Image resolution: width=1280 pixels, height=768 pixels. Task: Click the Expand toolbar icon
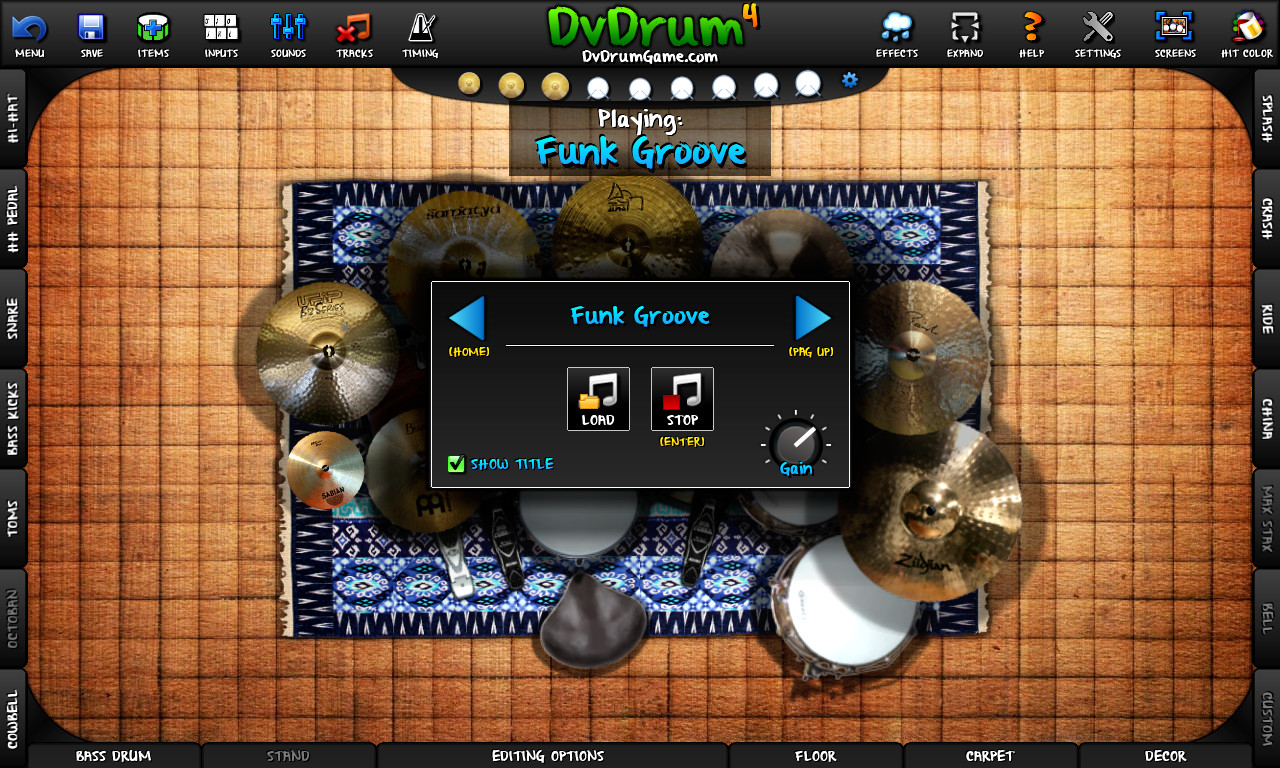(x=964, y=30)
